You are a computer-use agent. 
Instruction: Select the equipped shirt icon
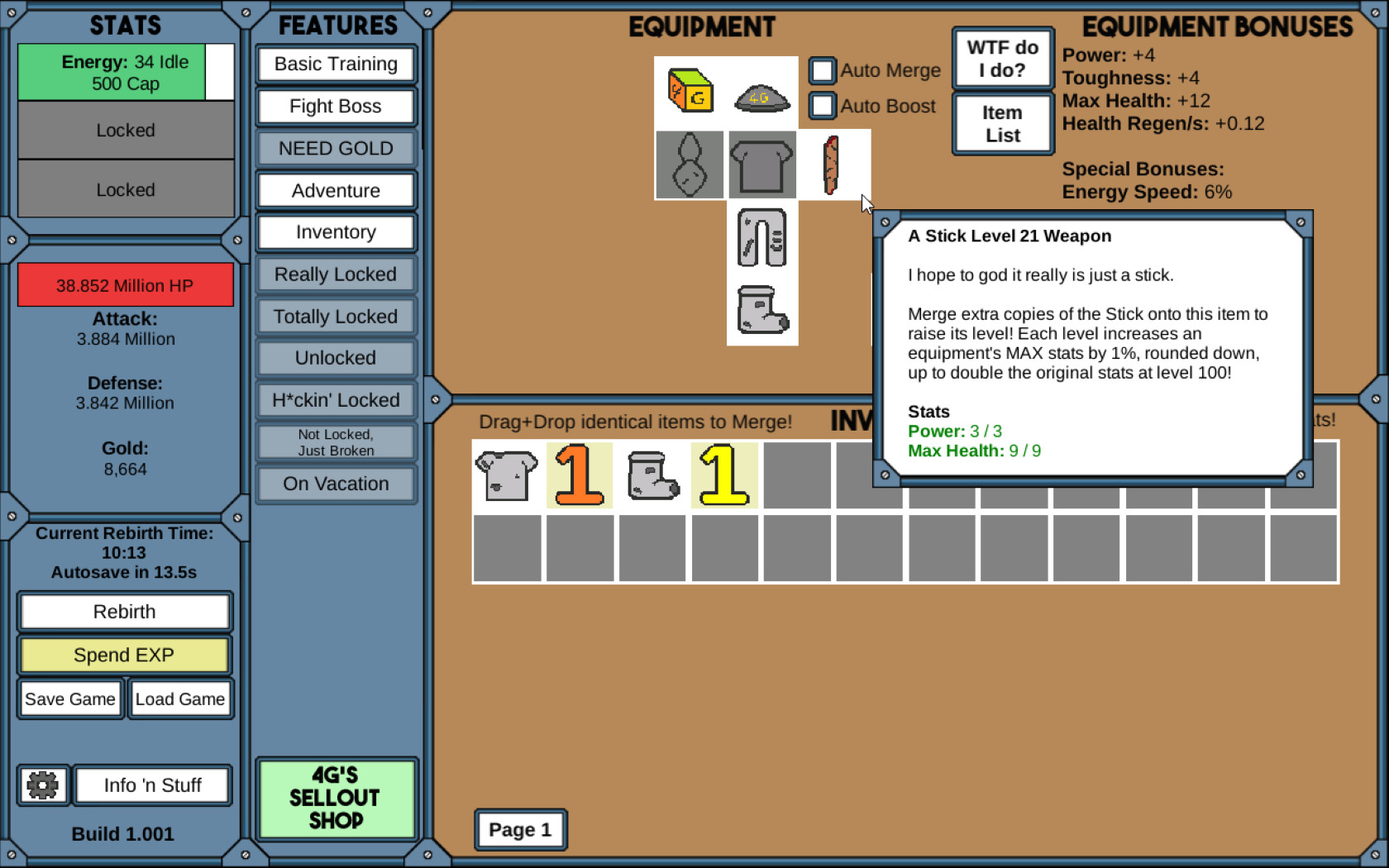761,164
